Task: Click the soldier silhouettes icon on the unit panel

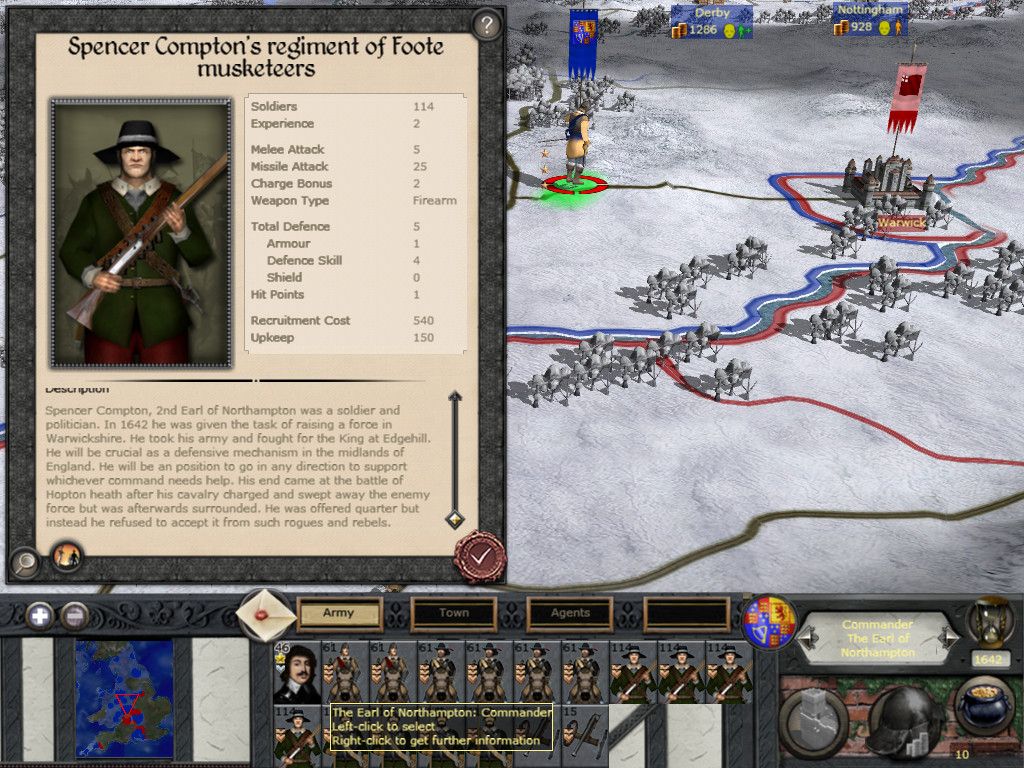Action: tap(67, 556)
